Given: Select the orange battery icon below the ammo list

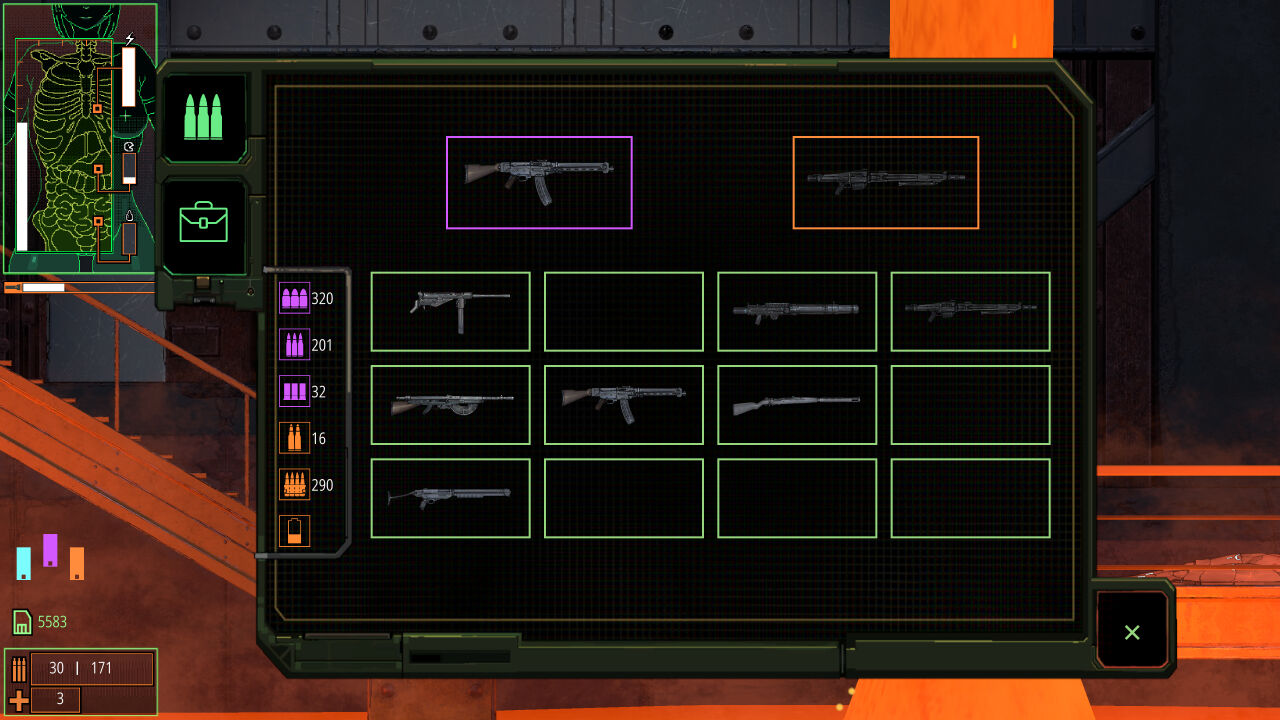Looking at the screenshot, I should coord(294,531).
